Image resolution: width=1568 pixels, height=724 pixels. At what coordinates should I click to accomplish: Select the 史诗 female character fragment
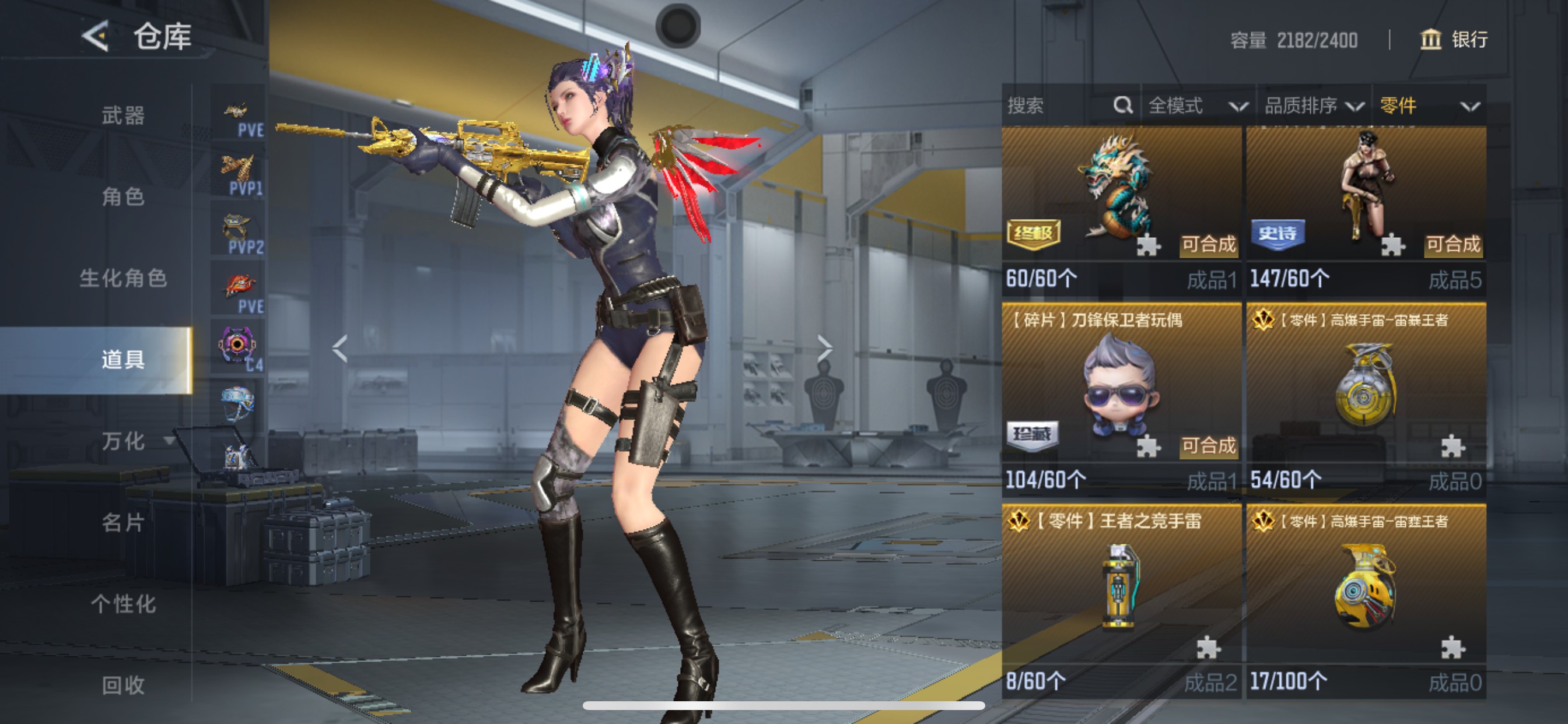point(1366,195)
